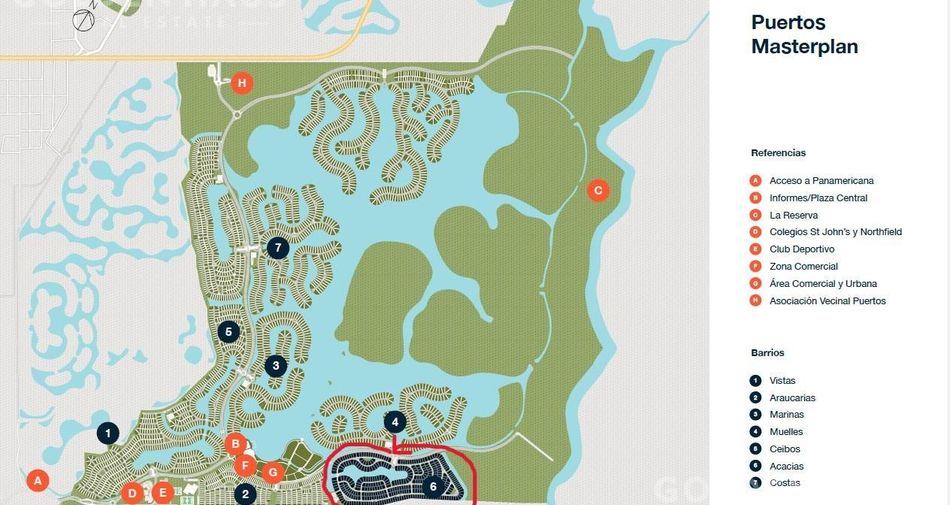Choose the navy number 3 map marker
This screenshot has width=950, height=505.
275,366
